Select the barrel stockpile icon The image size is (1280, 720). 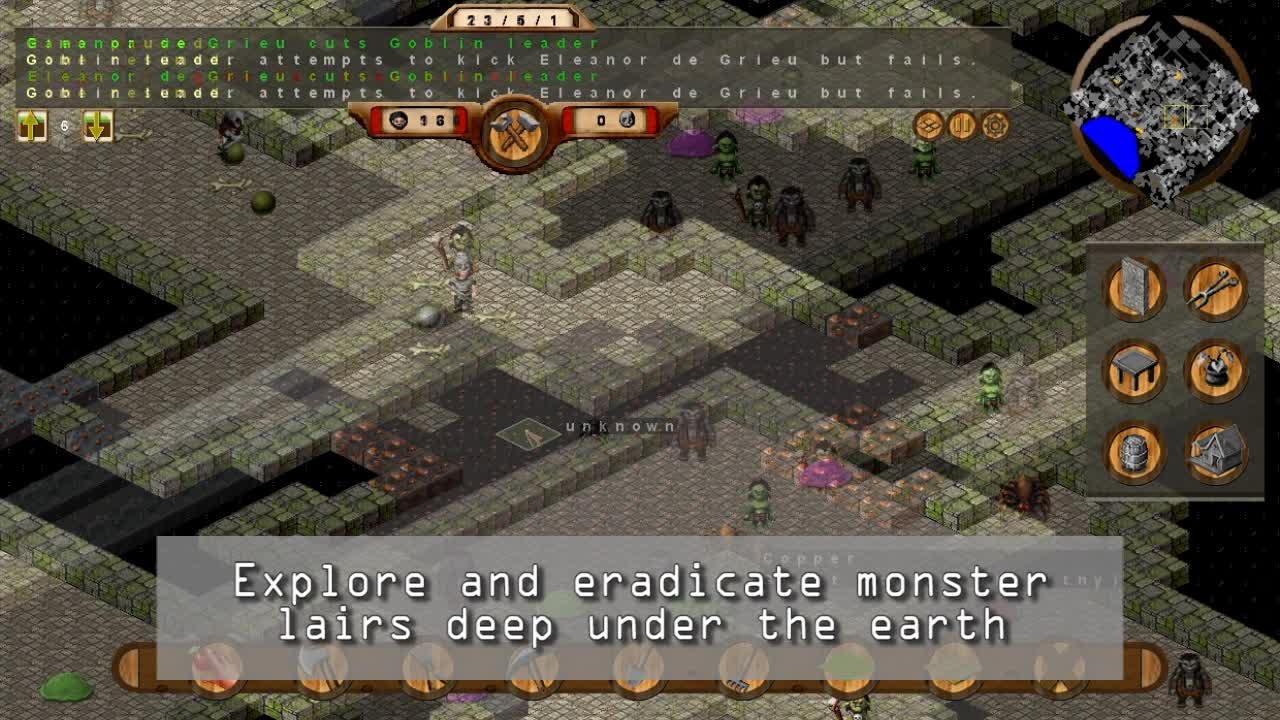1133,455
